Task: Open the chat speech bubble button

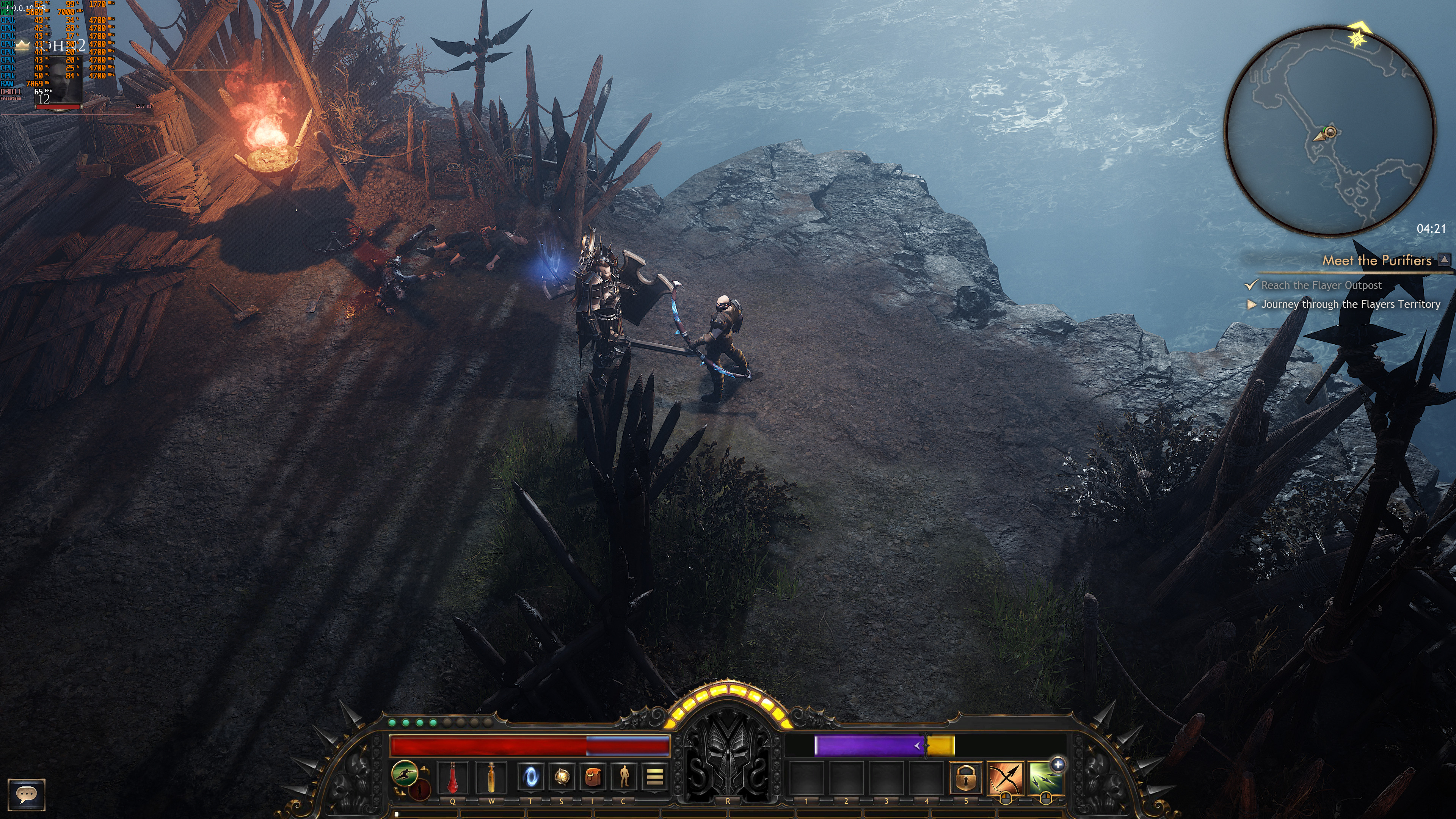Action: [x=26, y=794]
